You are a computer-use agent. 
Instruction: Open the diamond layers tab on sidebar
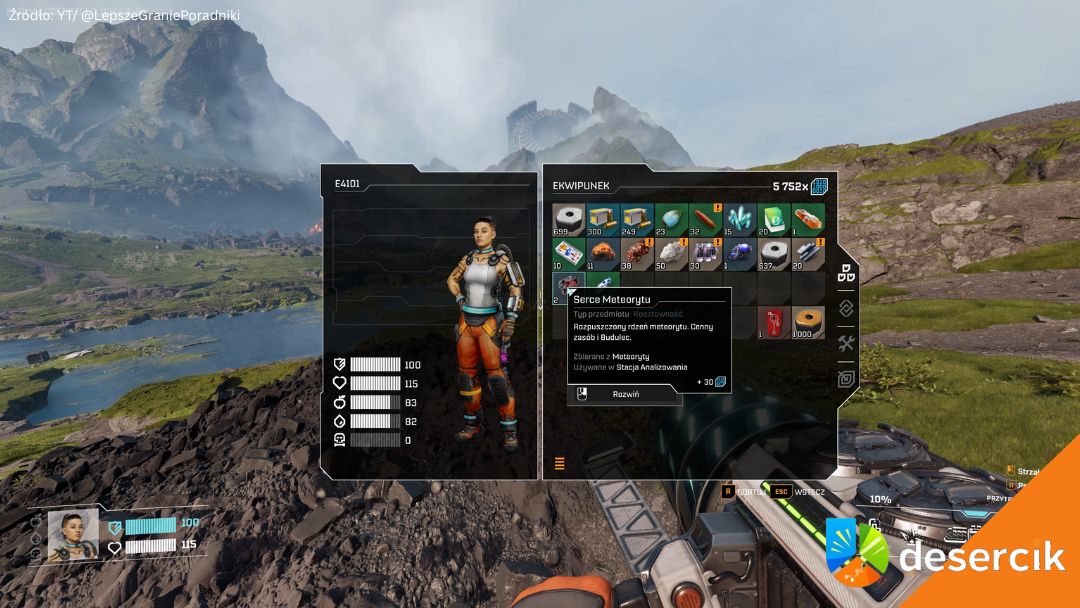tap(846, 308)
